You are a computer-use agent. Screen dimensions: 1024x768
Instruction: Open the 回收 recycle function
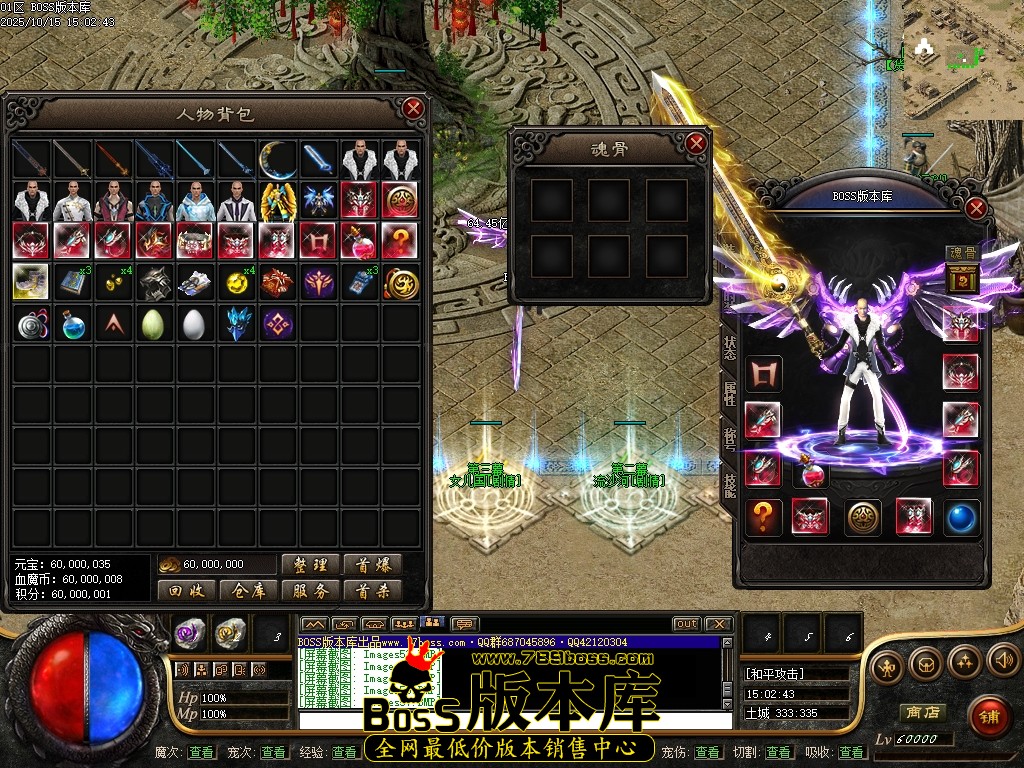tap(187, 591)
